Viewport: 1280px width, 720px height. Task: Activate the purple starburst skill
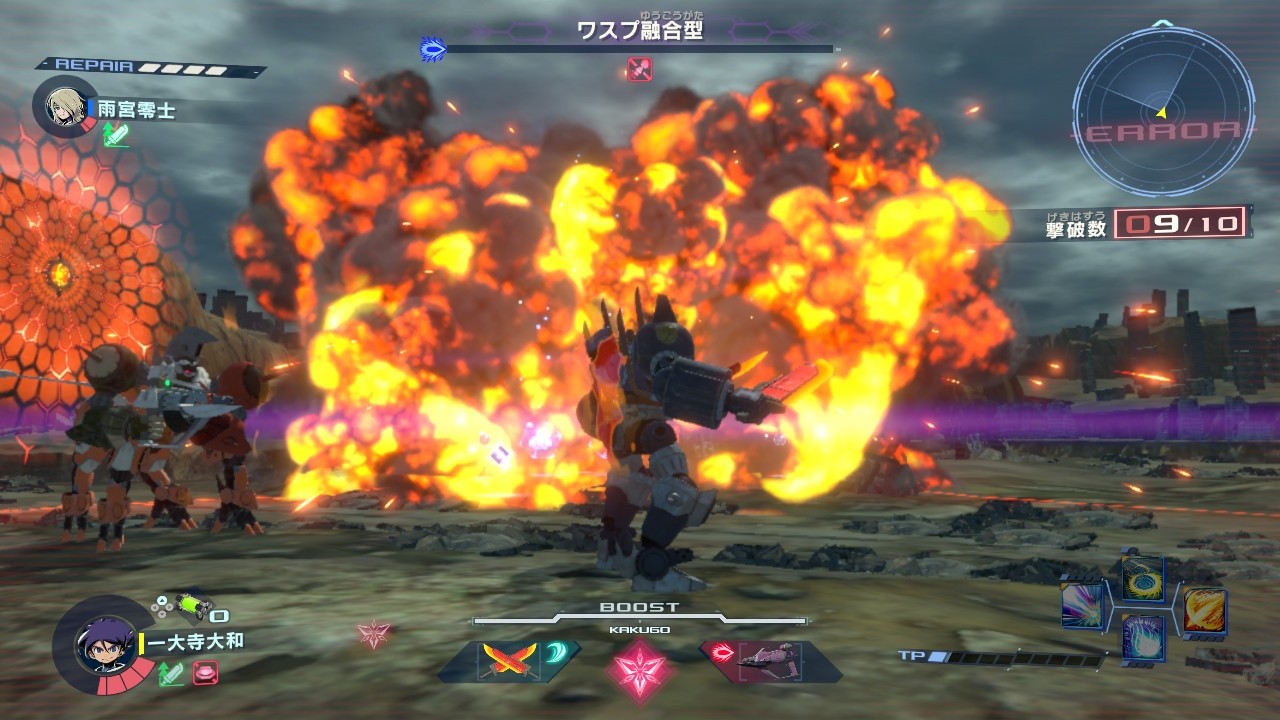tap(1082, 606)
